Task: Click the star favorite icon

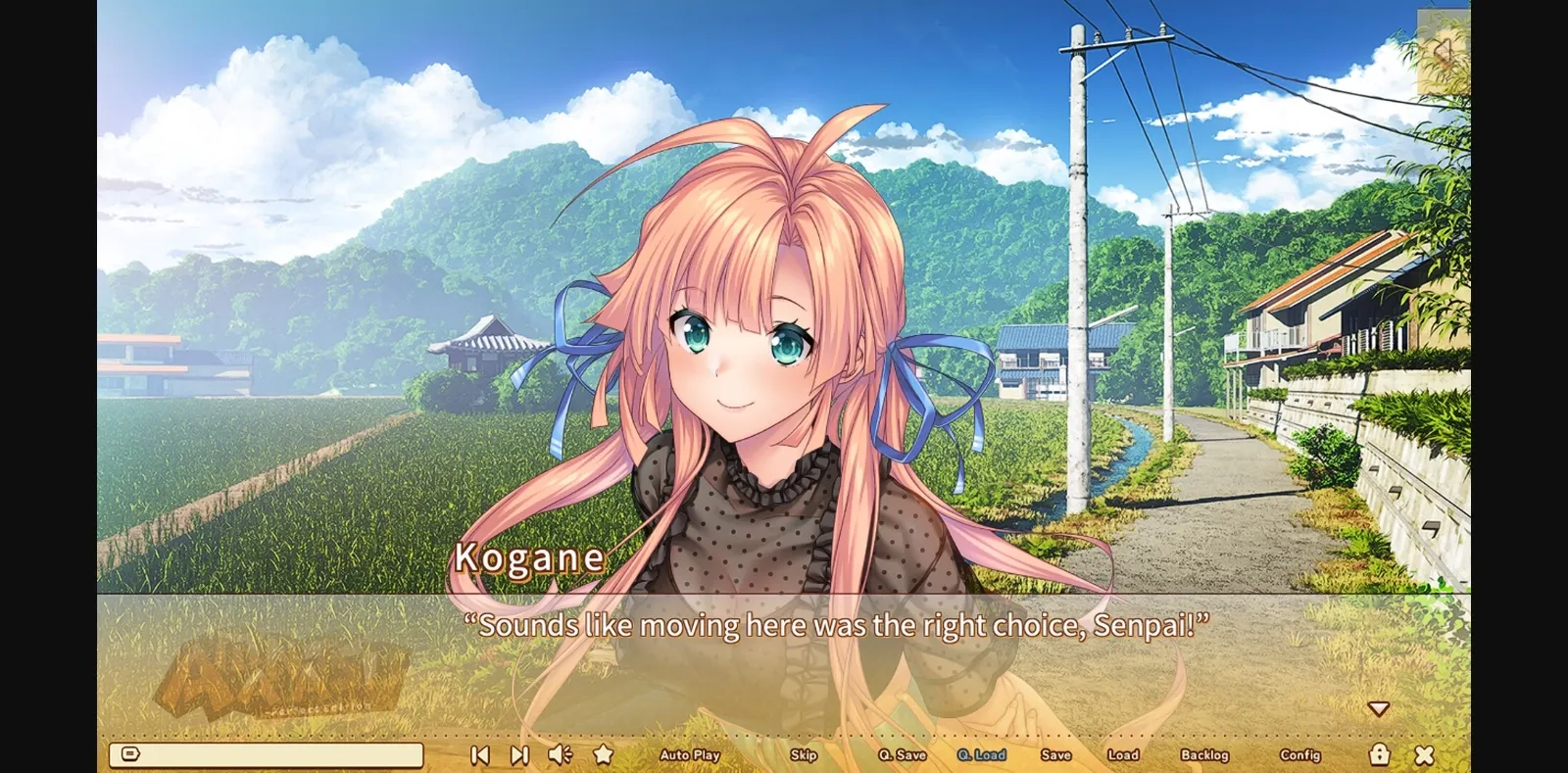Action: (x=602, y=754)
